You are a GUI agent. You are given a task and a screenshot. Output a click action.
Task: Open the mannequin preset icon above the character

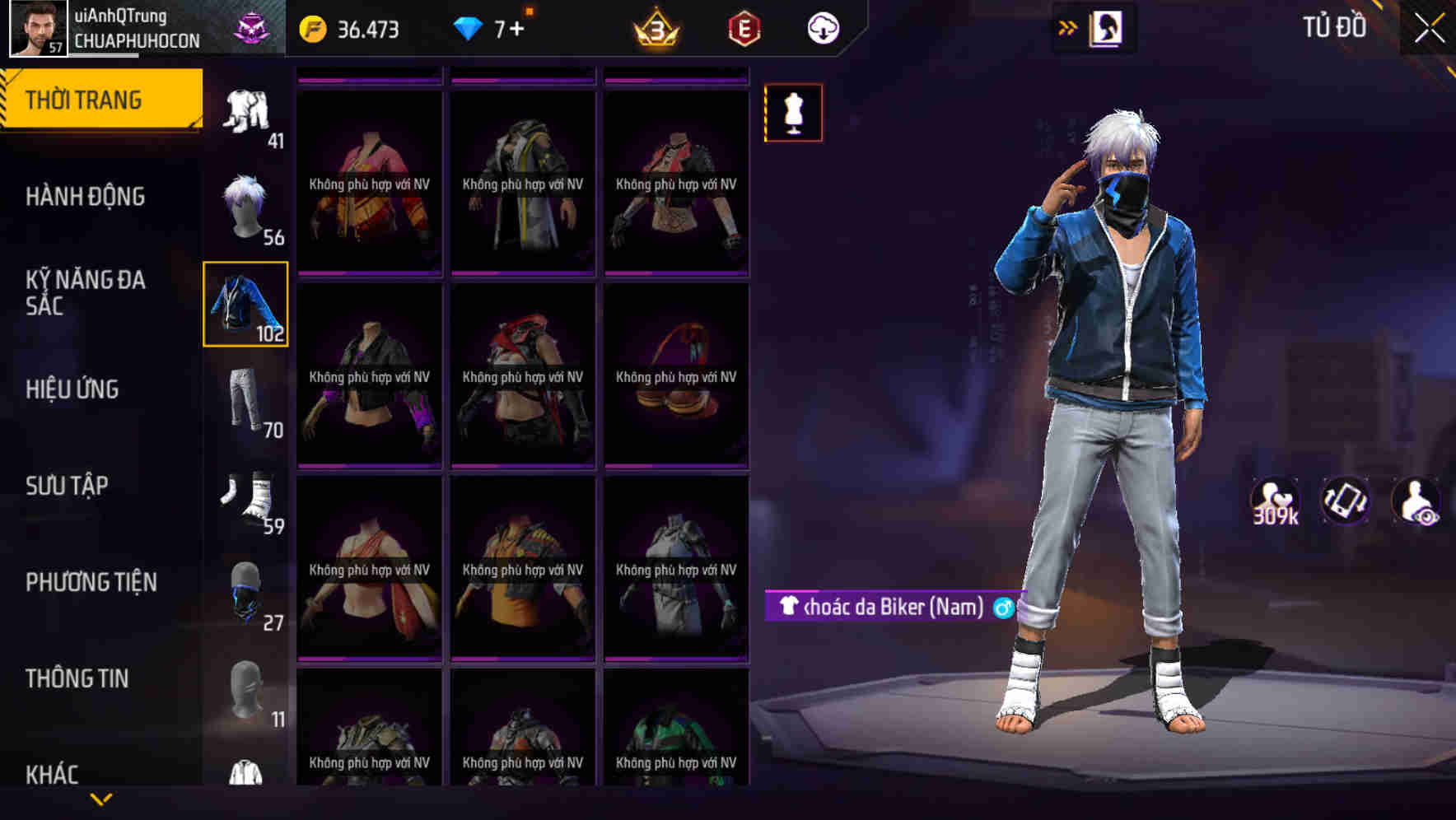(x=792, y=113)
